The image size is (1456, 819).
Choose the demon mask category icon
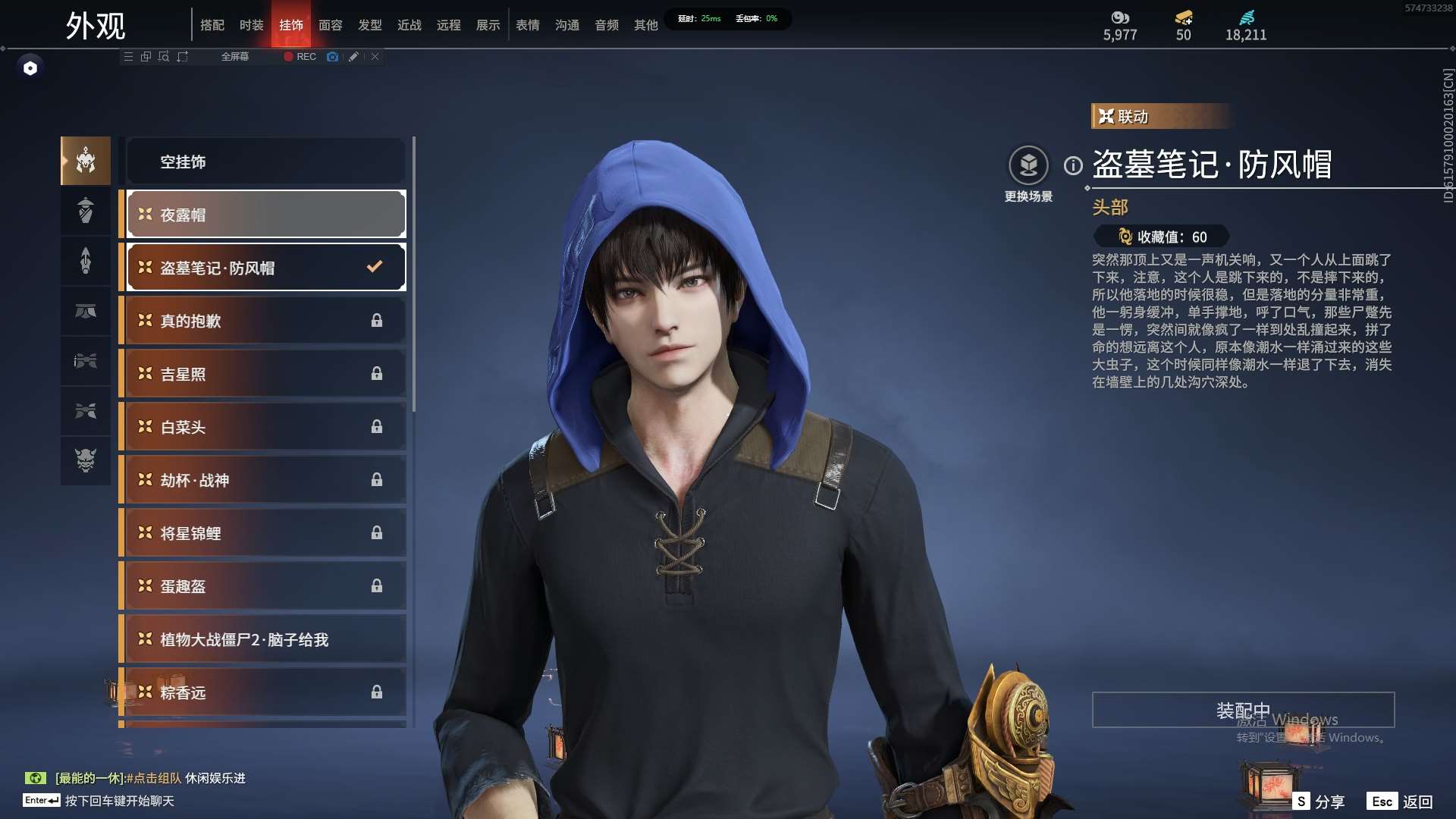(x=86, y=460)
